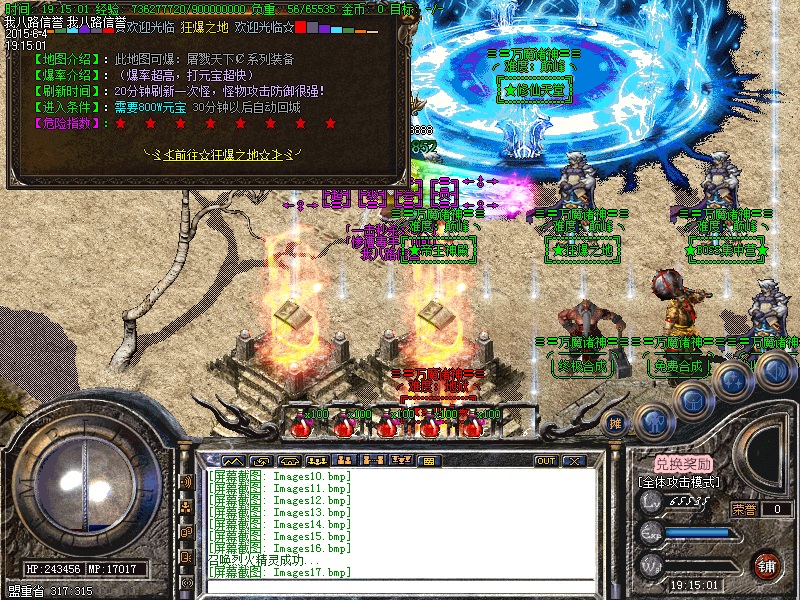Open the red 铺 shop button
Screen dimensions: 800x600
(x=767, y=564)
